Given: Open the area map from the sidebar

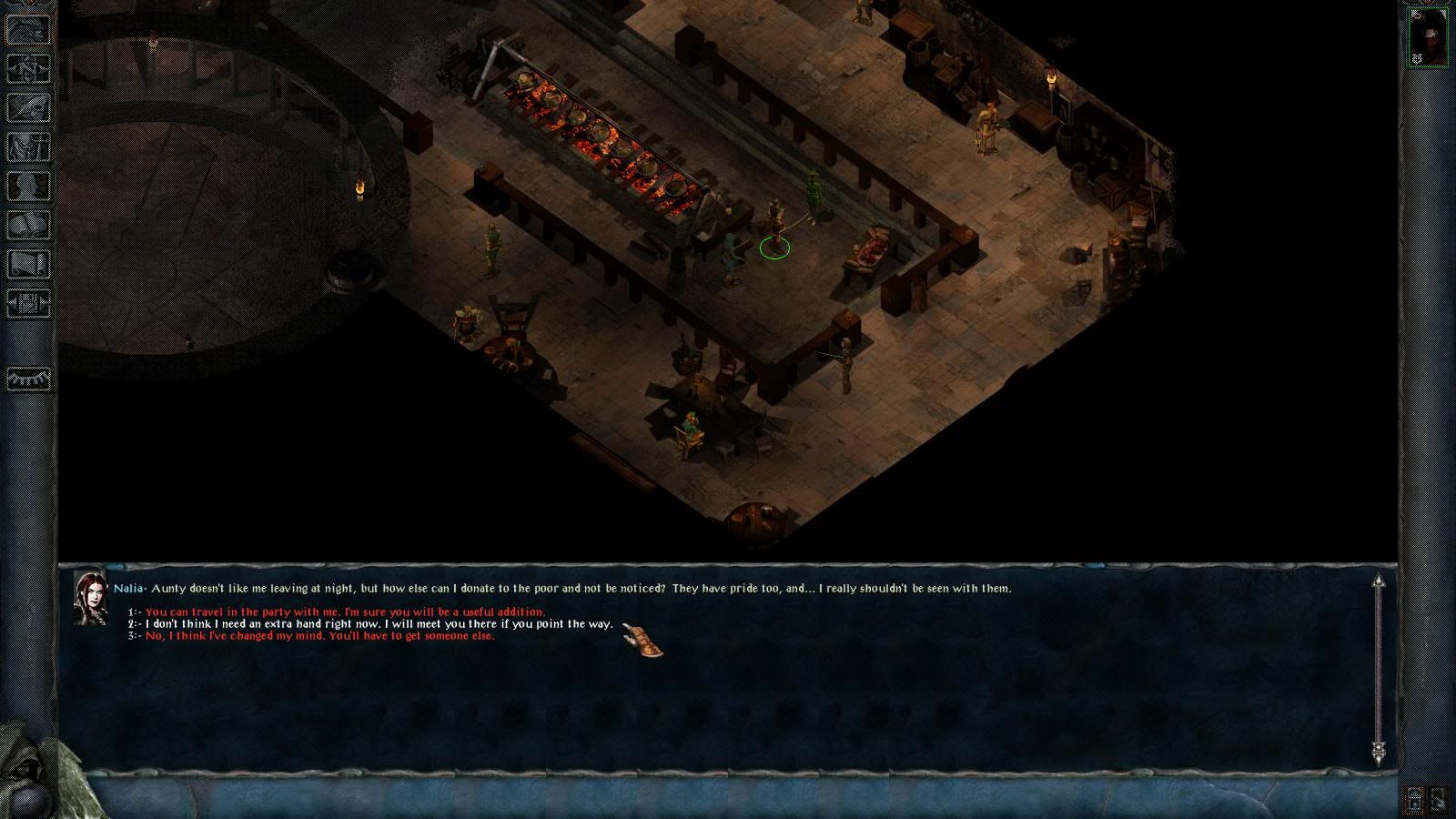Looking at the screenshot, I should (x=29, y=69).
